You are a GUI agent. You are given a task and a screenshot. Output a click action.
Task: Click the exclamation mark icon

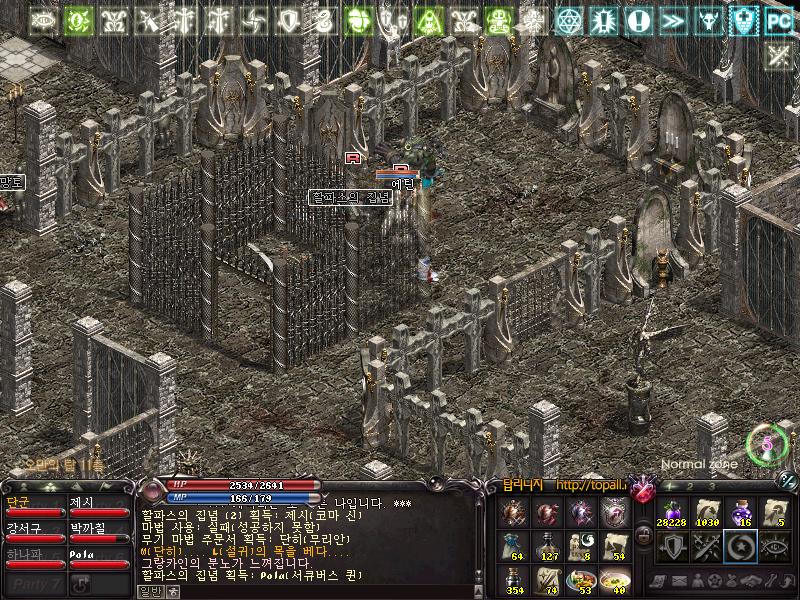pyautogui.click(x=640, y=20)
